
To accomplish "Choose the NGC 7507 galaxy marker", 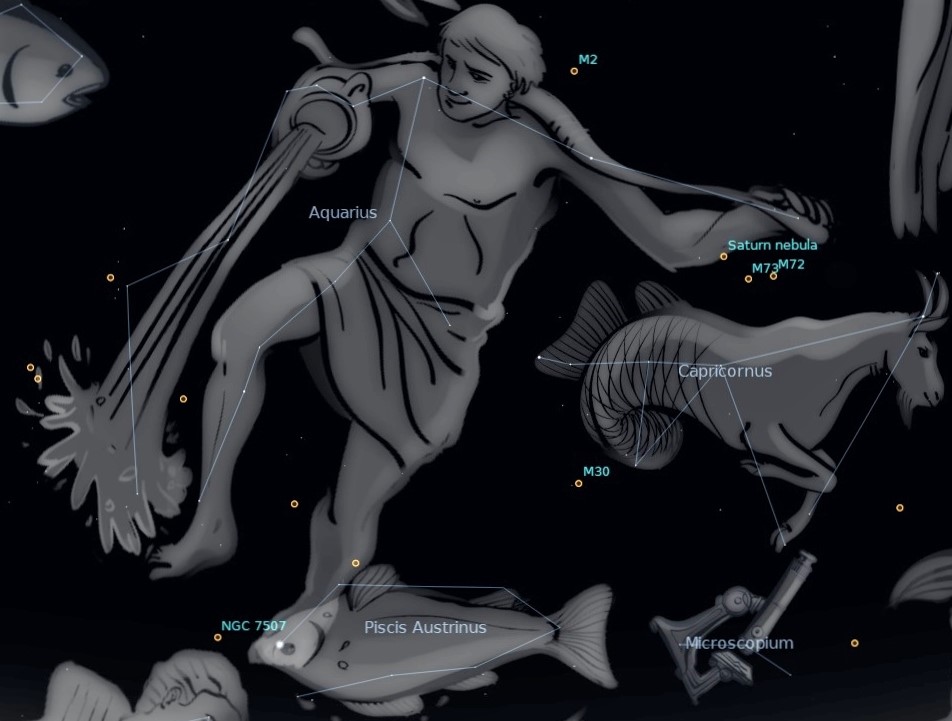I will [218, 637].
